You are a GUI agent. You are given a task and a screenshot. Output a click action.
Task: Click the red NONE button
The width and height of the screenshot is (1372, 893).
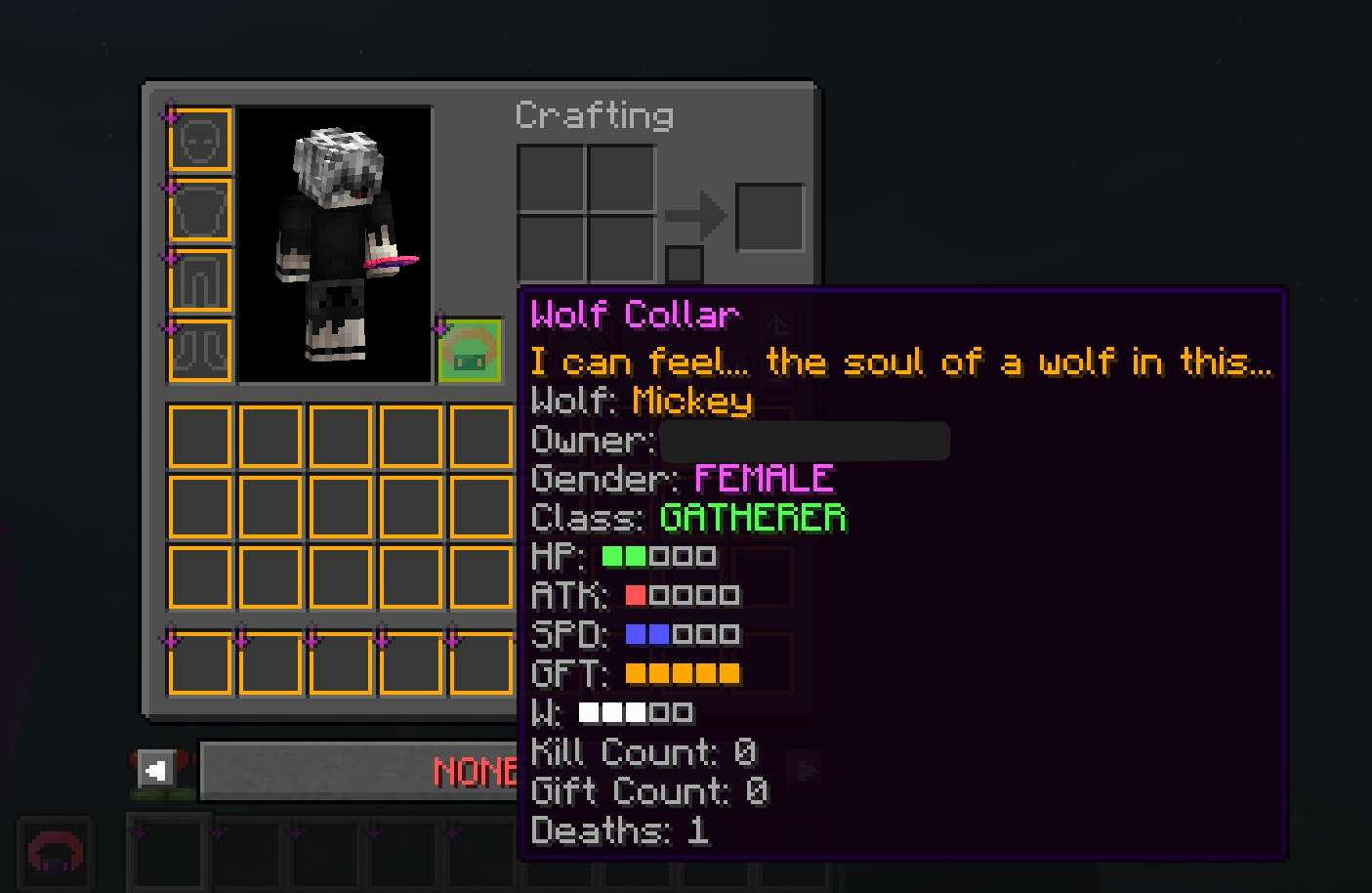point(473,772)
